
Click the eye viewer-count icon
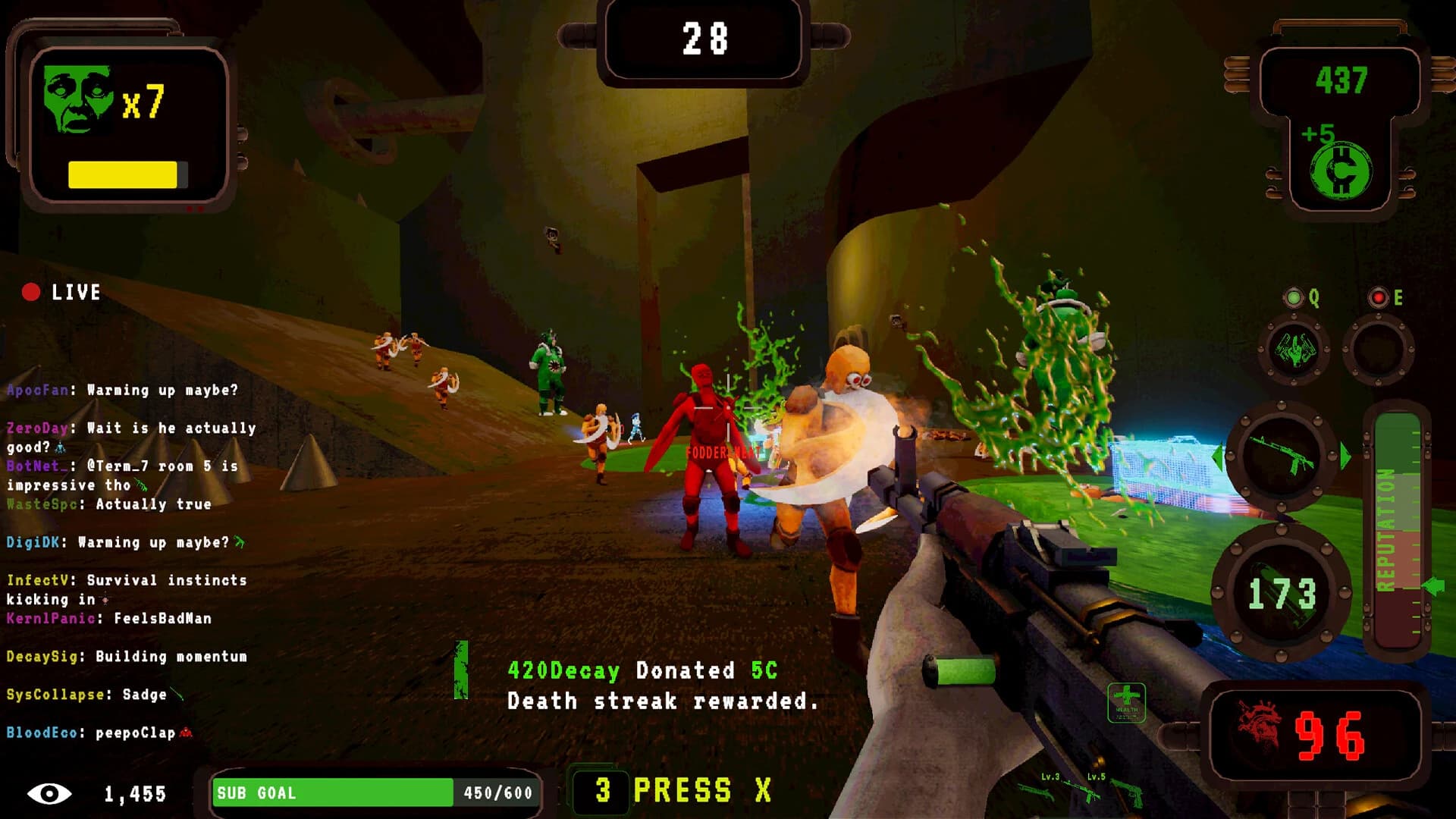point(49,795)
